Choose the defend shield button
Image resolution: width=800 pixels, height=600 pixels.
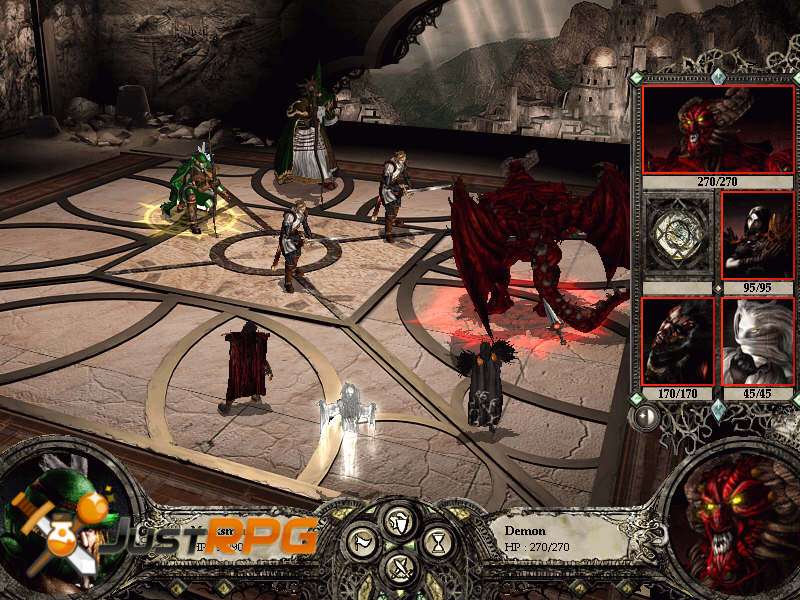399,520
